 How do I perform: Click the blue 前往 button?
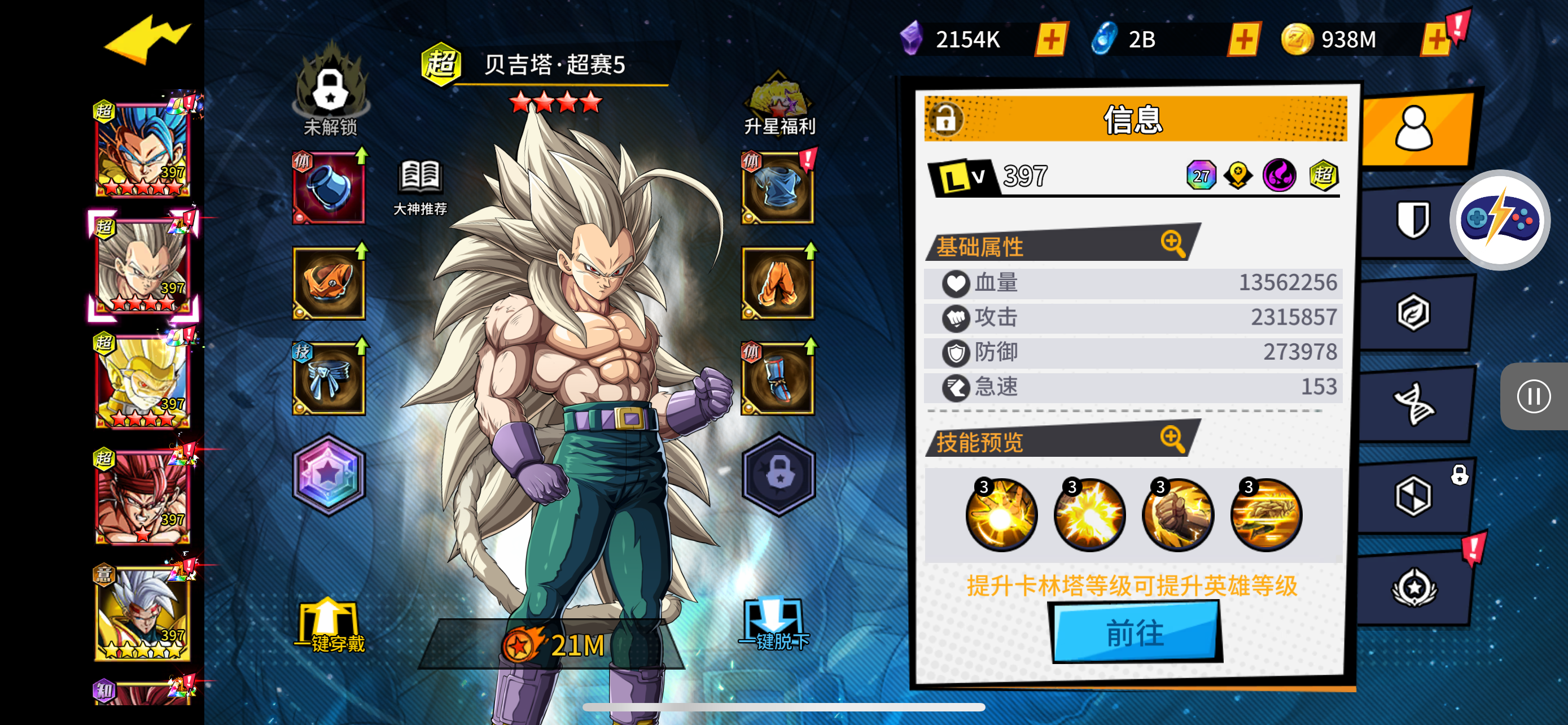(1135, 632)
